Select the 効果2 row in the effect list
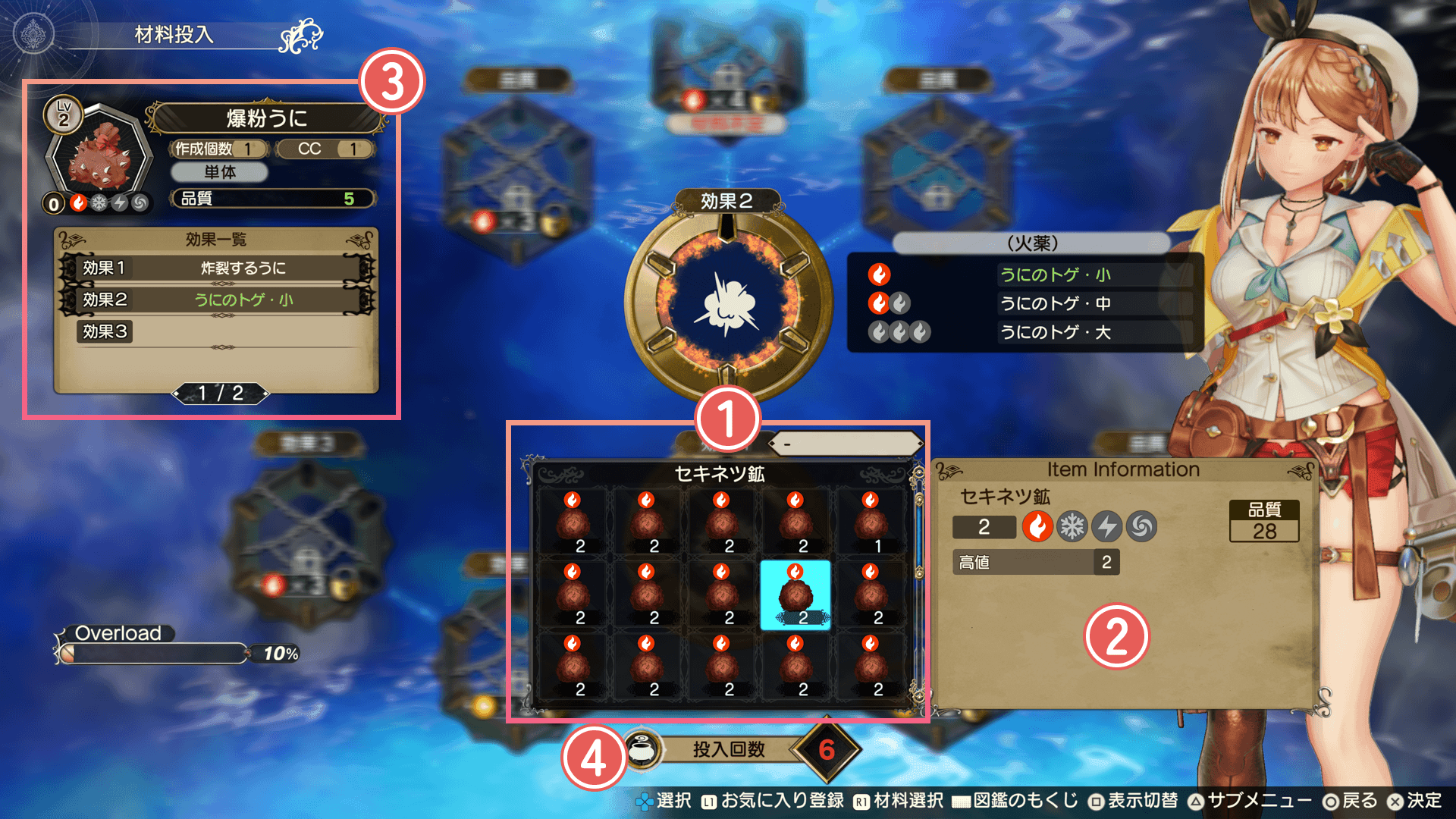1456x819 pixels. tap(217, 300)
